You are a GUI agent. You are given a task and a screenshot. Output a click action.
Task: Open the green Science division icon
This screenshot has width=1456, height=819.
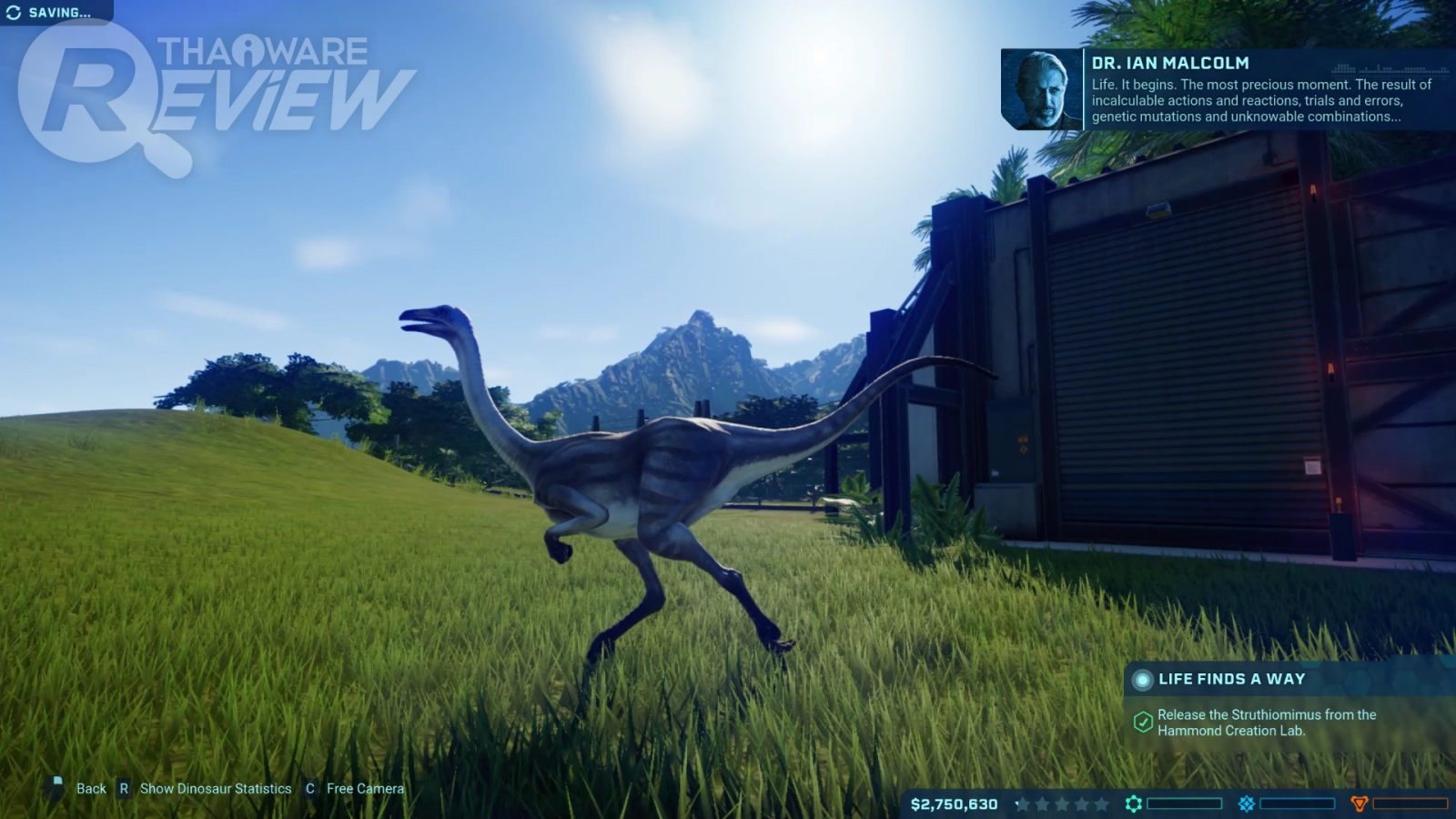(x=1133, y=804)
